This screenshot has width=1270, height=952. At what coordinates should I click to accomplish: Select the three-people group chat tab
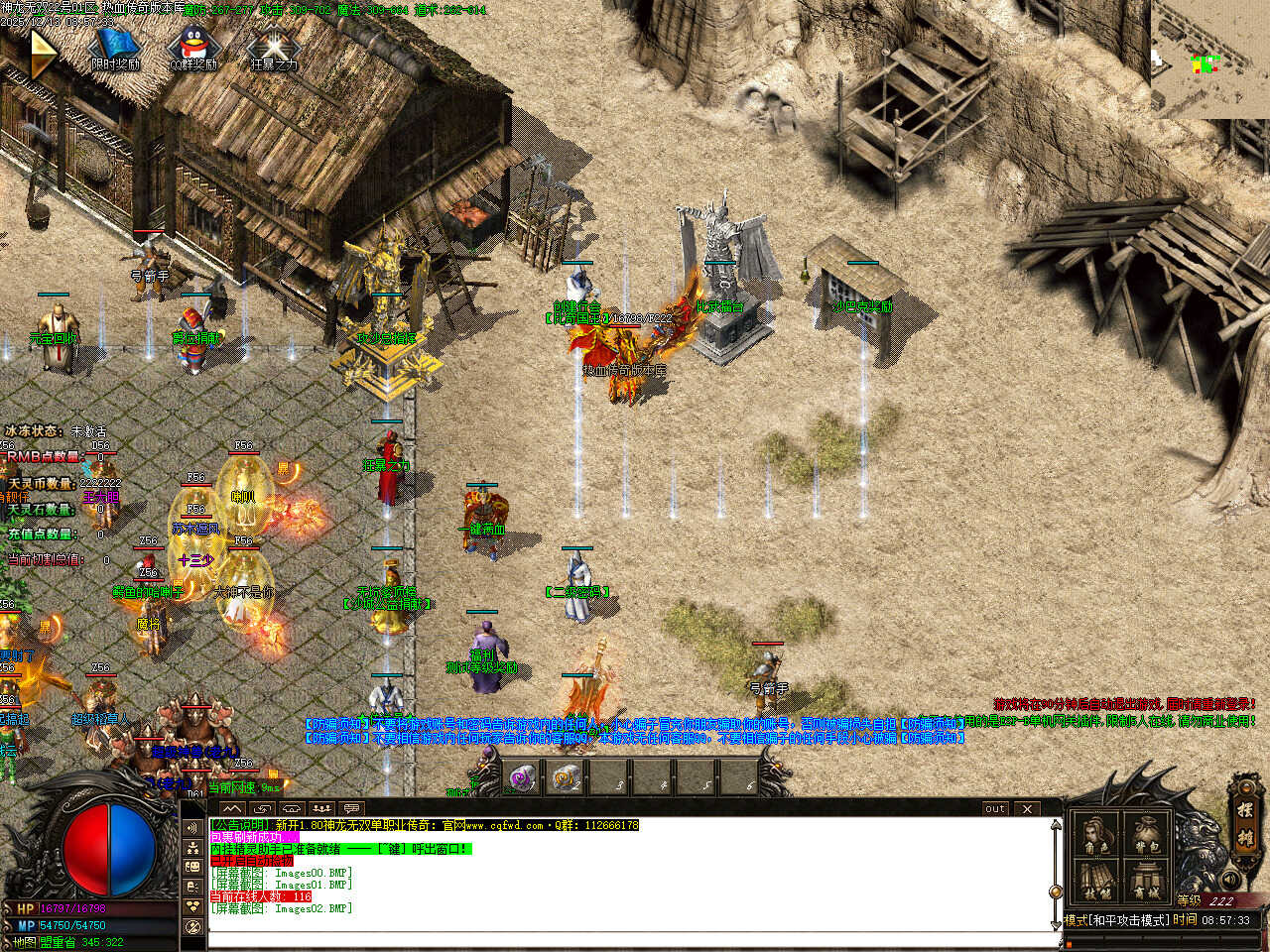pyautogui.click(x=320, y=808)
